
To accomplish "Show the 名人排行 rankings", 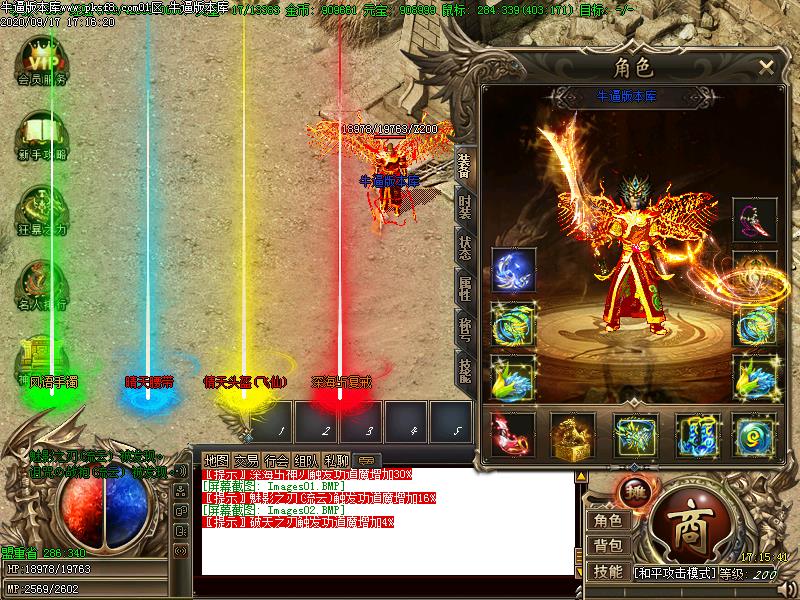I will [42, 285].
